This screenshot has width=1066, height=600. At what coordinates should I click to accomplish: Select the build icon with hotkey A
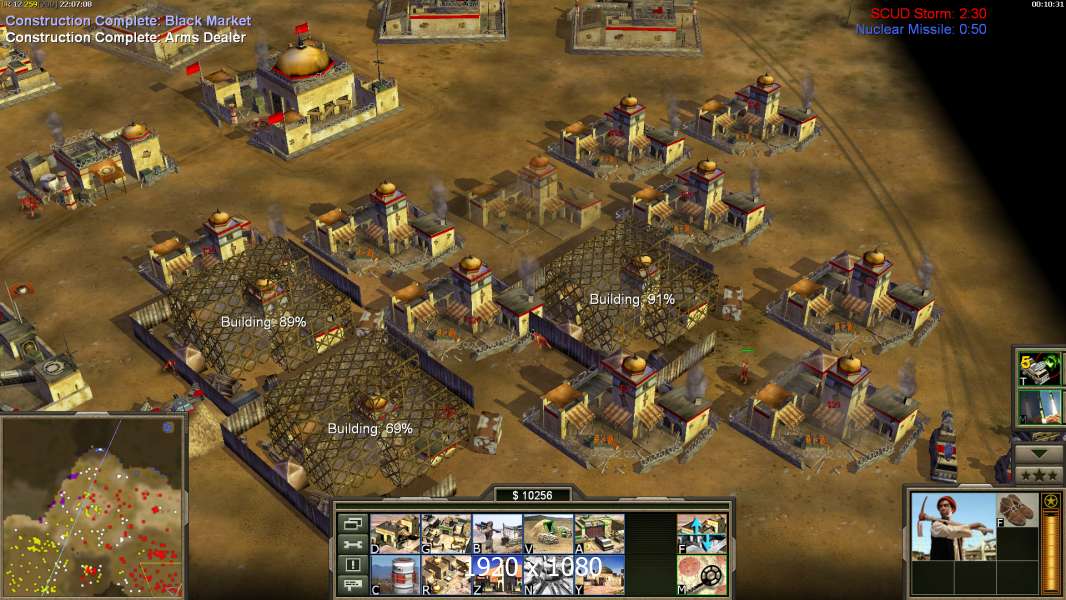599,533
